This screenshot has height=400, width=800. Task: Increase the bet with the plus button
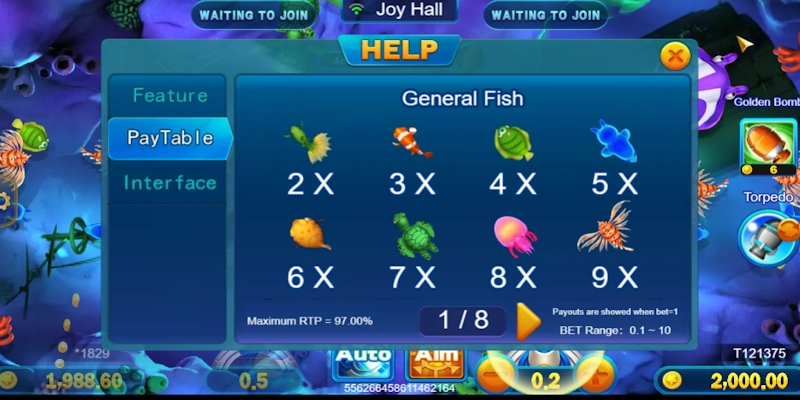click(x=598, y=379)
